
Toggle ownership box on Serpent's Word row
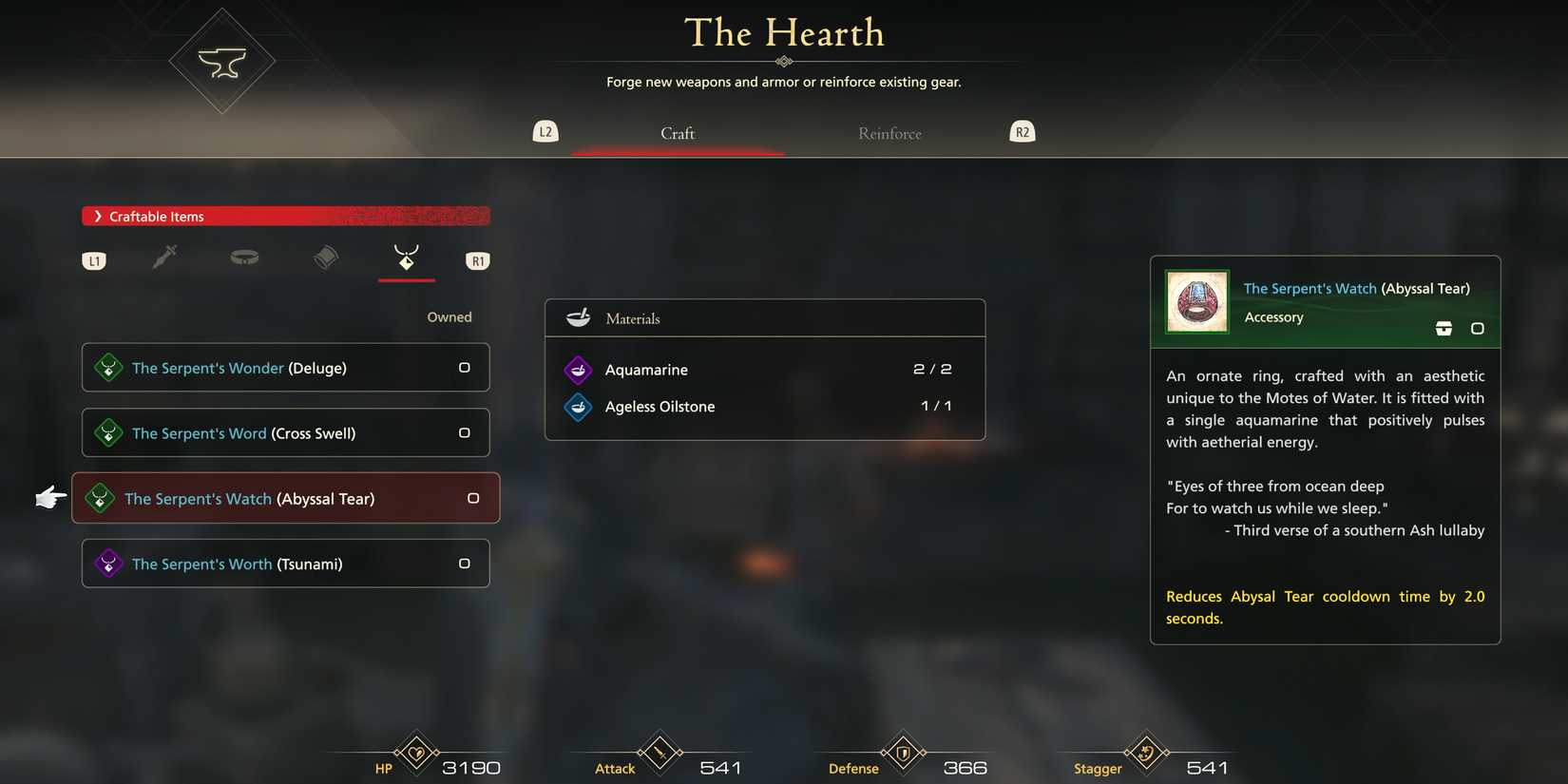point(465,432)
